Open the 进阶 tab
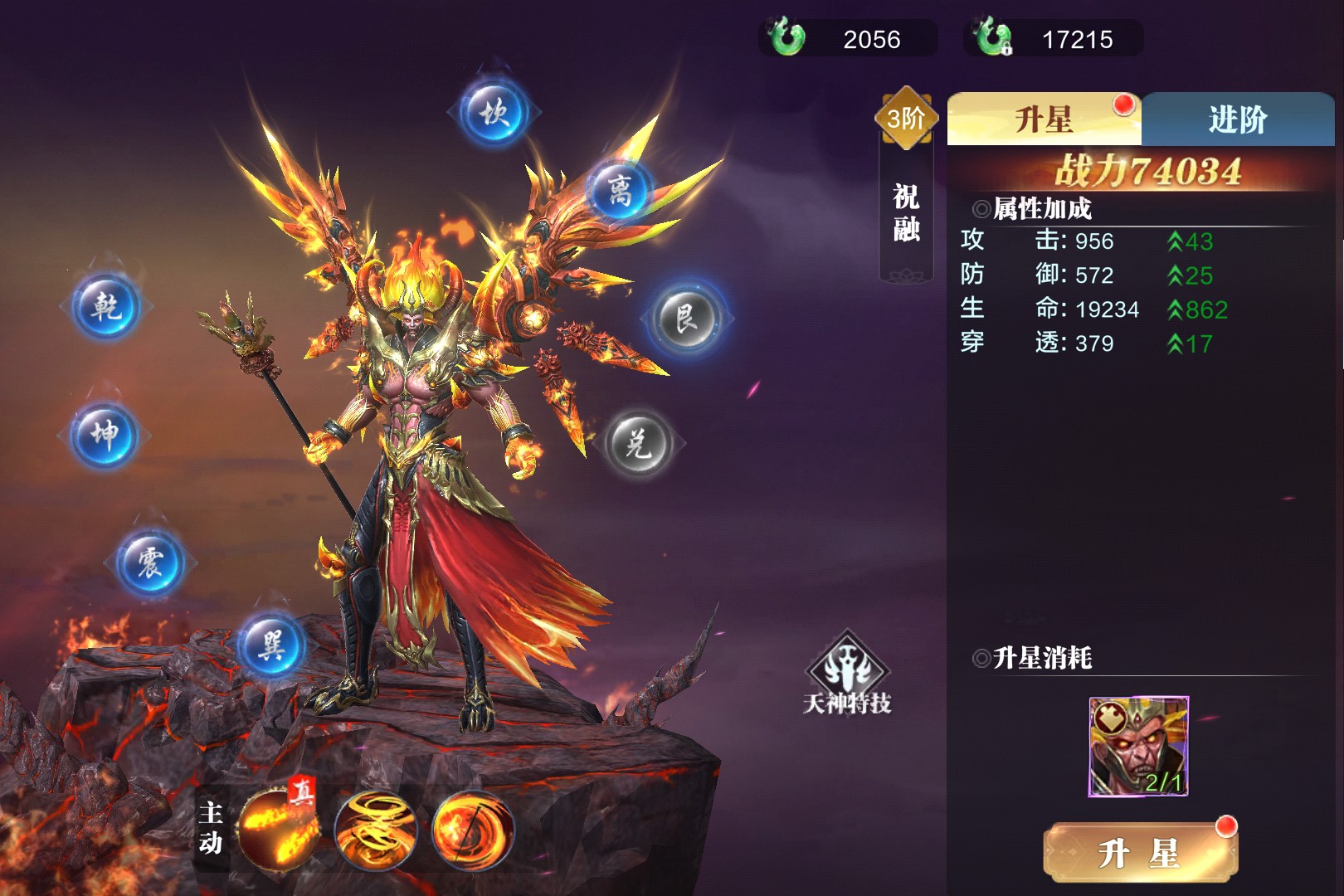The image size is (1344, 896). (x=1237, y=119)
